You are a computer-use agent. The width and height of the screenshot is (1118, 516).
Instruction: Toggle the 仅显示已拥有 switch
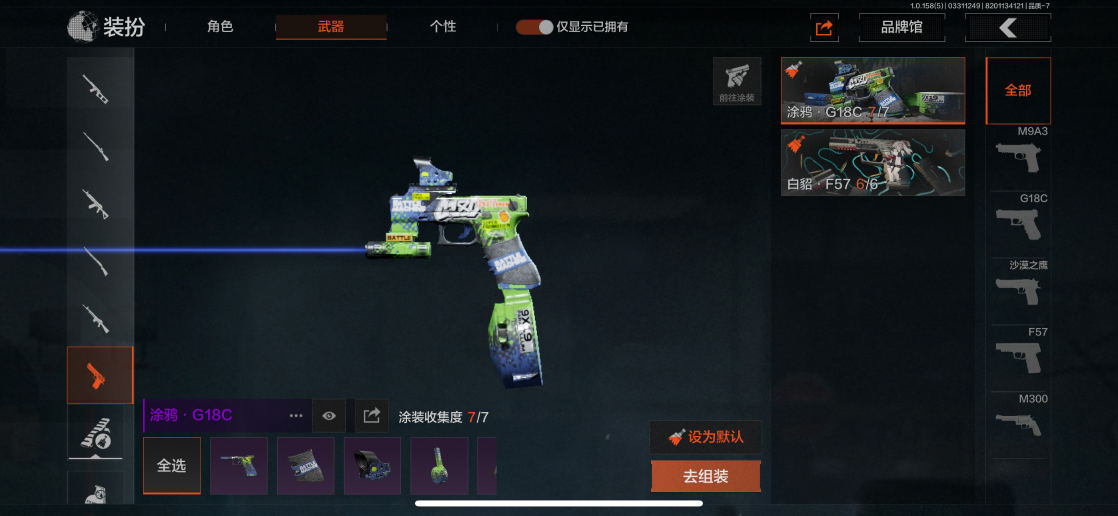[x=535, y=27]
